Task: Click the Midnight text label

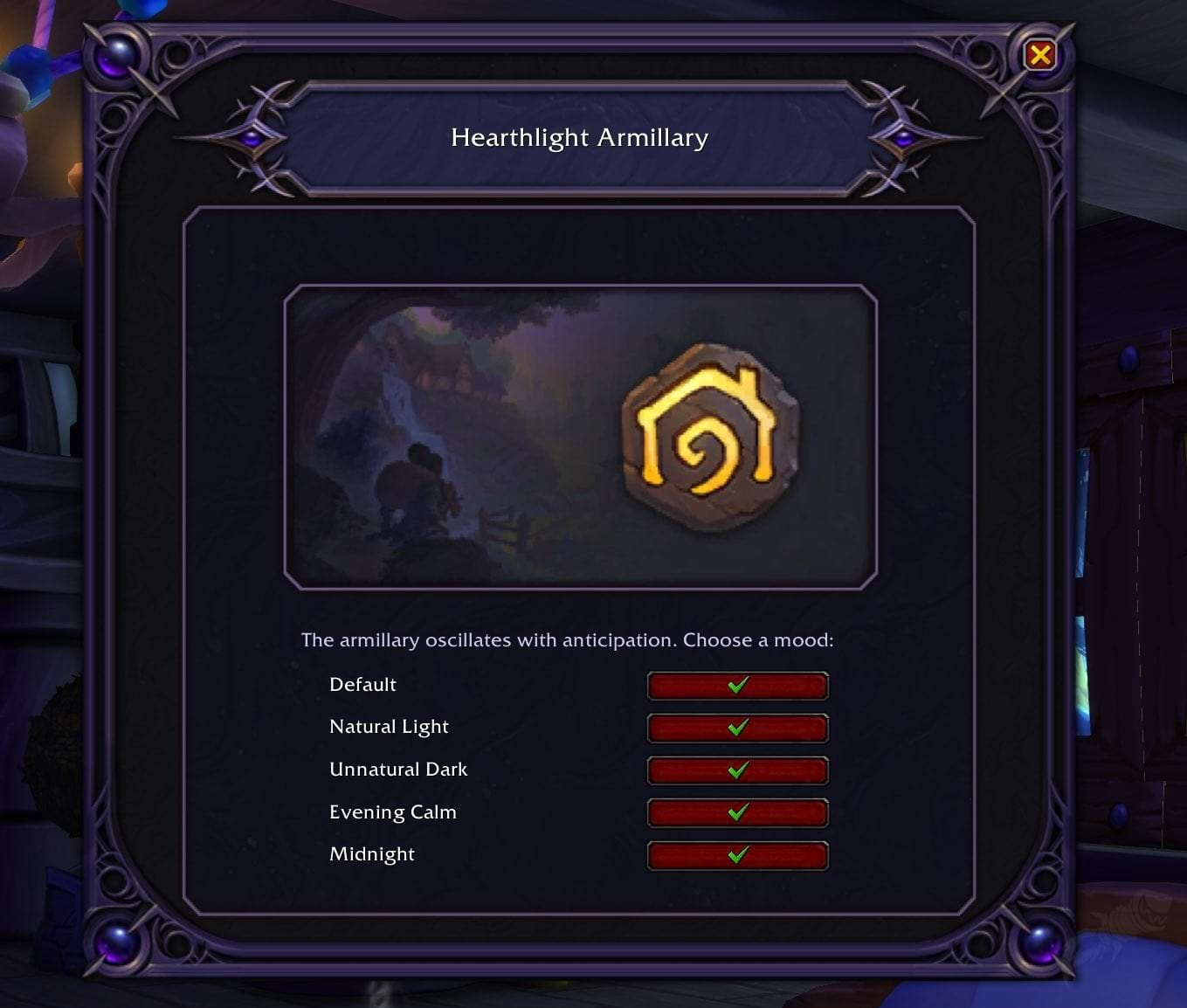Action: [x=372, y=854]
